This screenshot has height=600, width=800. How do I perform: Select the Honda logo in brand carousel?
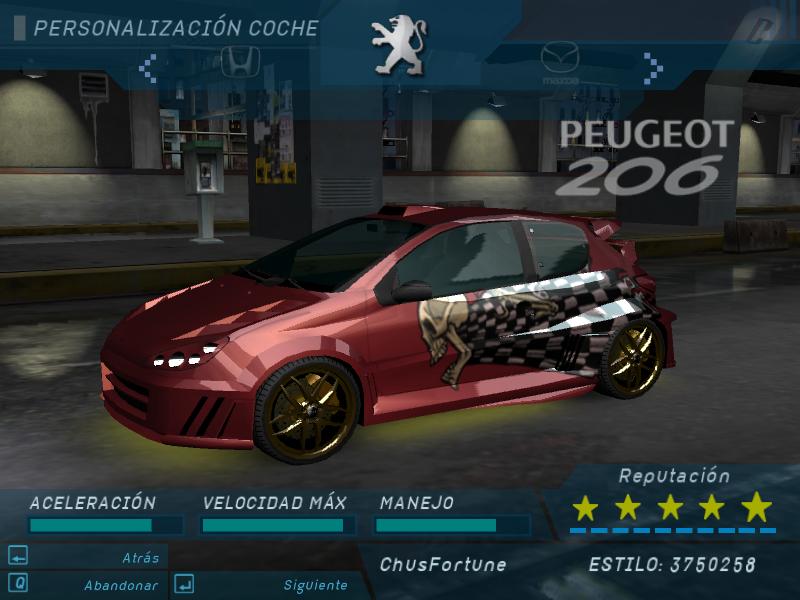pos(240,60)
